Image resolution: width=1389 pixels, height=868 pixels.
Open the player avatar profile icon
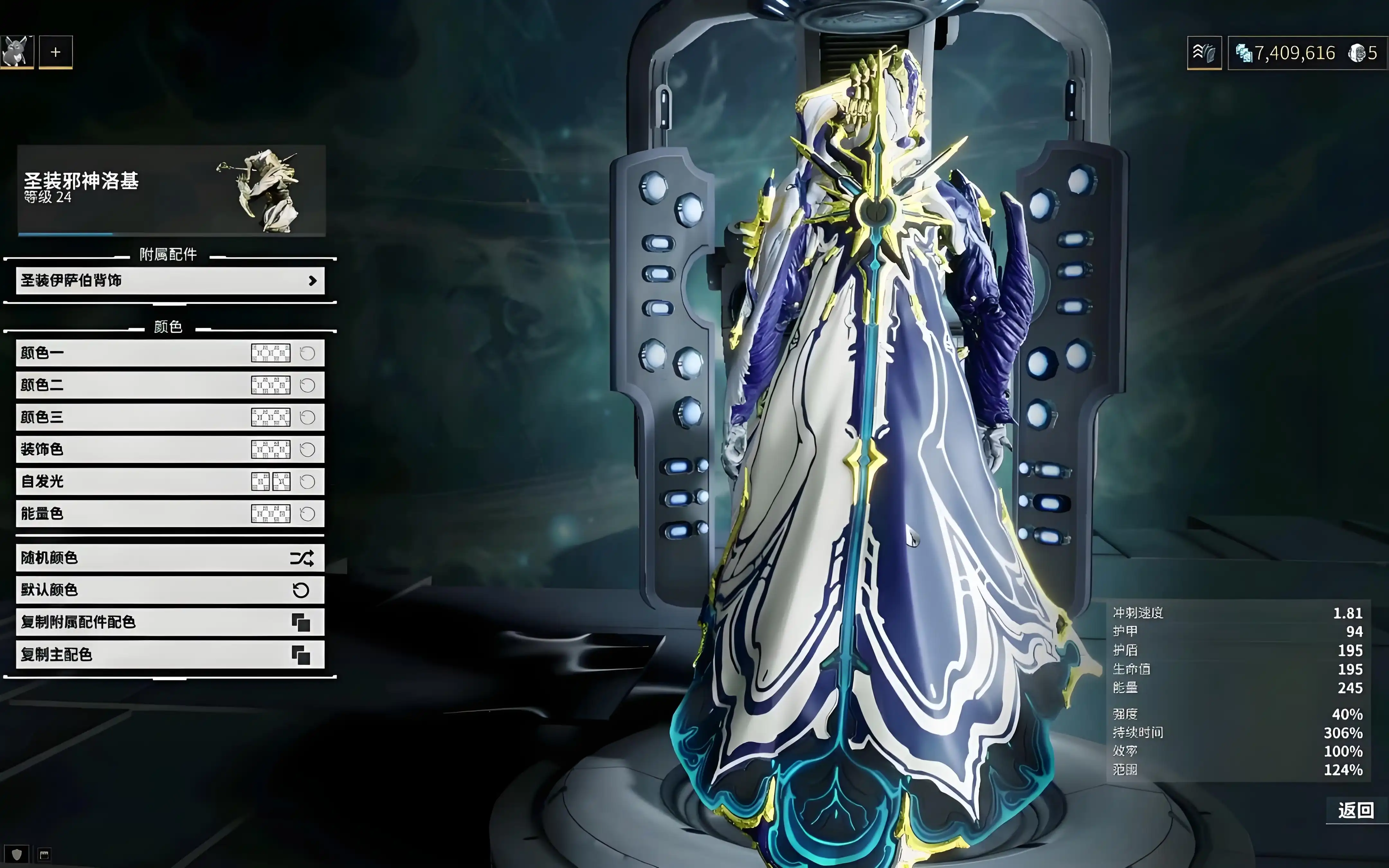coord(17,52)
